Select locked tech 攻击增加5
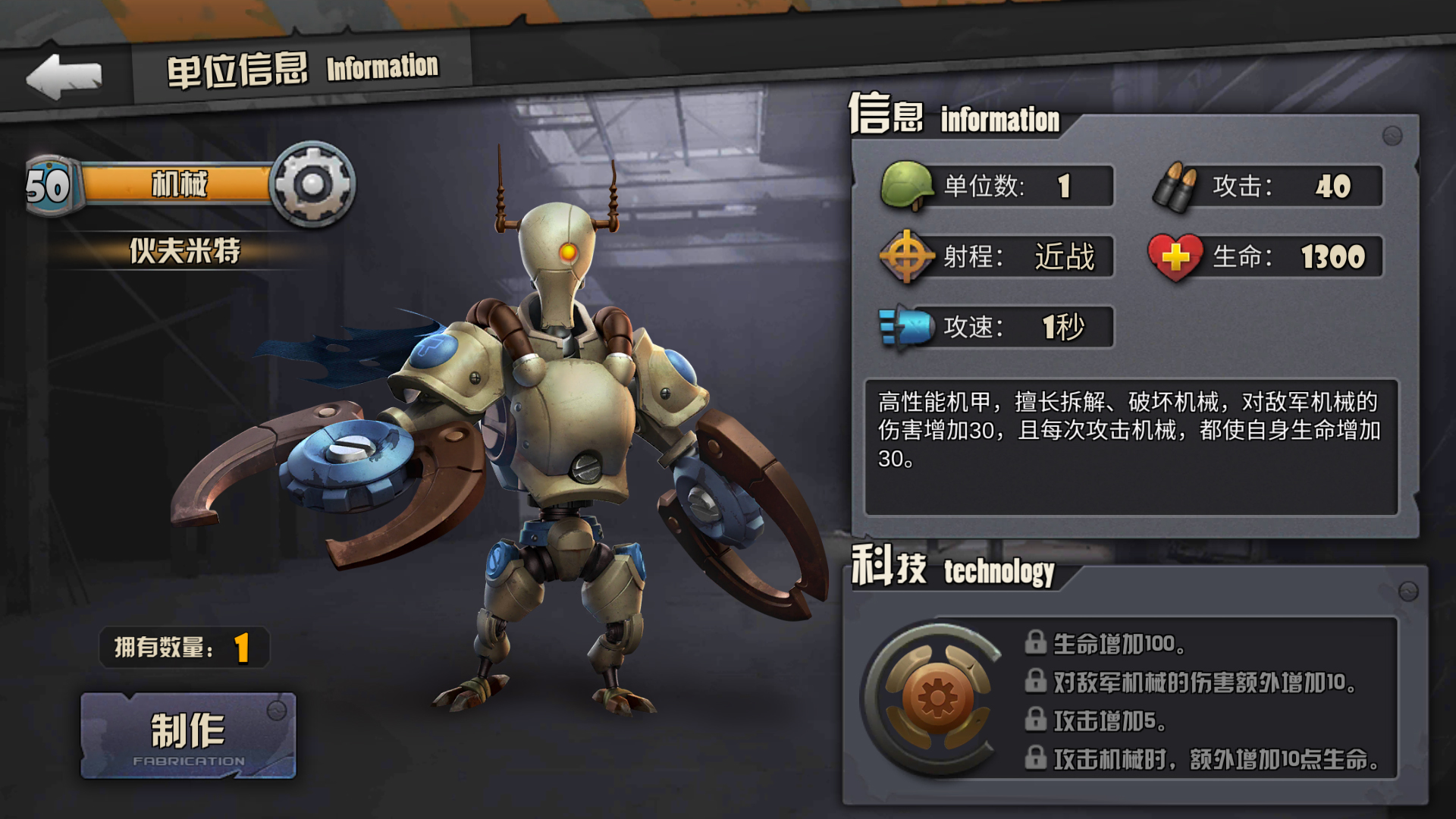1456x819 pixels. tap(1096, 720)
